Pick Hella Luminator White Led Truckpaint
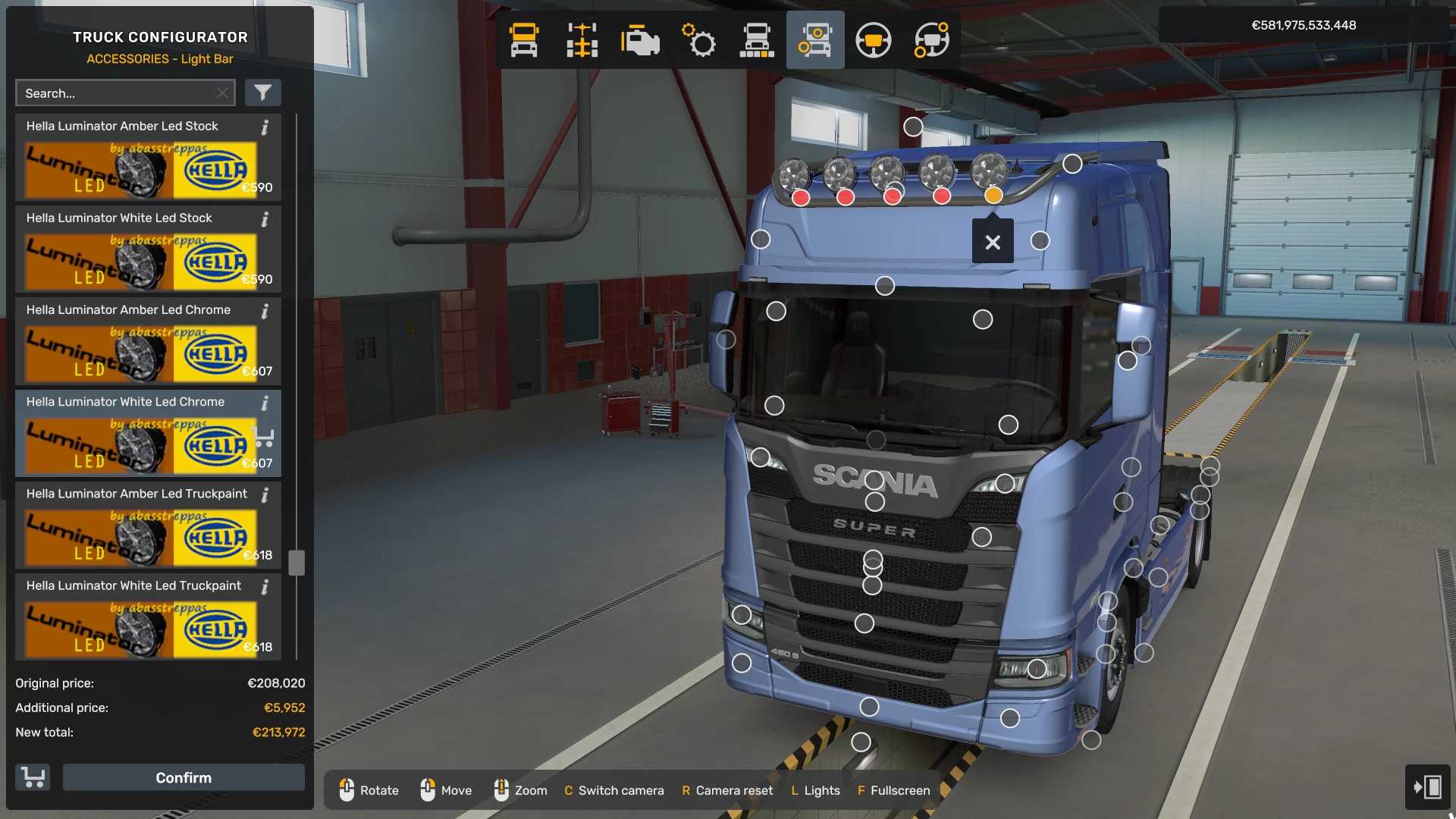1456x819 pixels. tap(141, 627)
